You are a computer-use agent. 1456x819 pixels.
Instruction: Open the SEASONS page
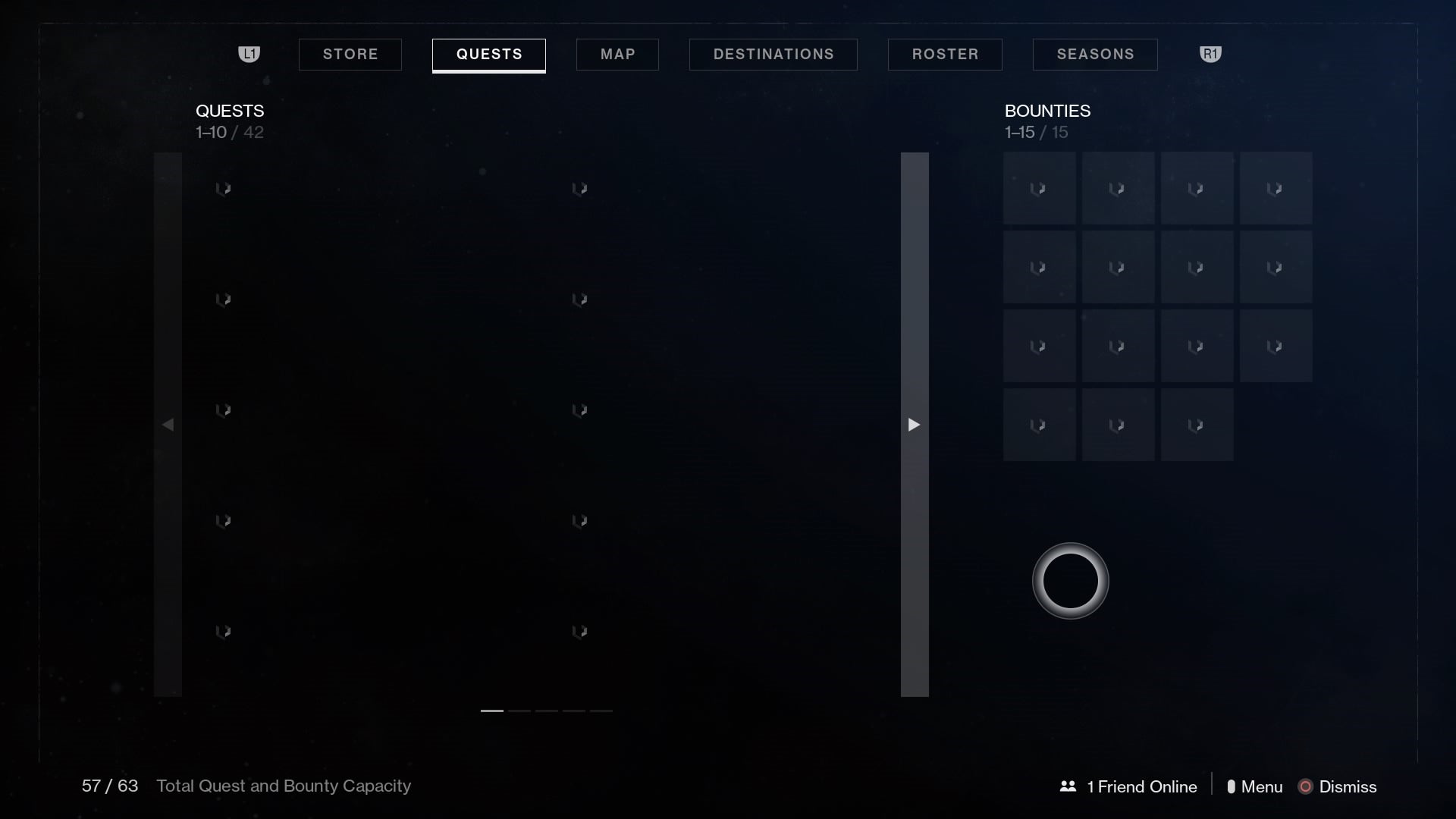coord(1094,54)
